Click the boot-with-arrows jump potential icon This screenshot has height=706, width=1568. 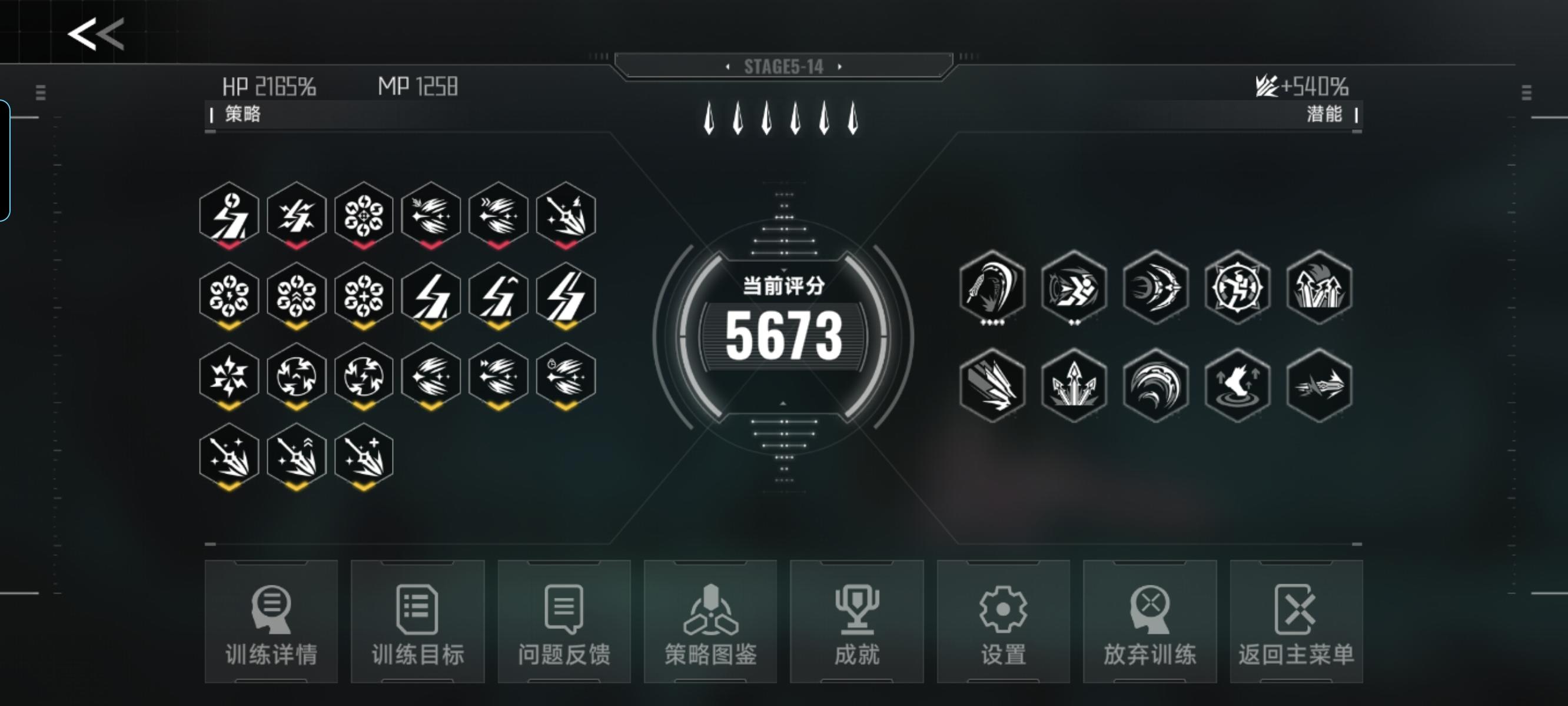coord(1237,387)
